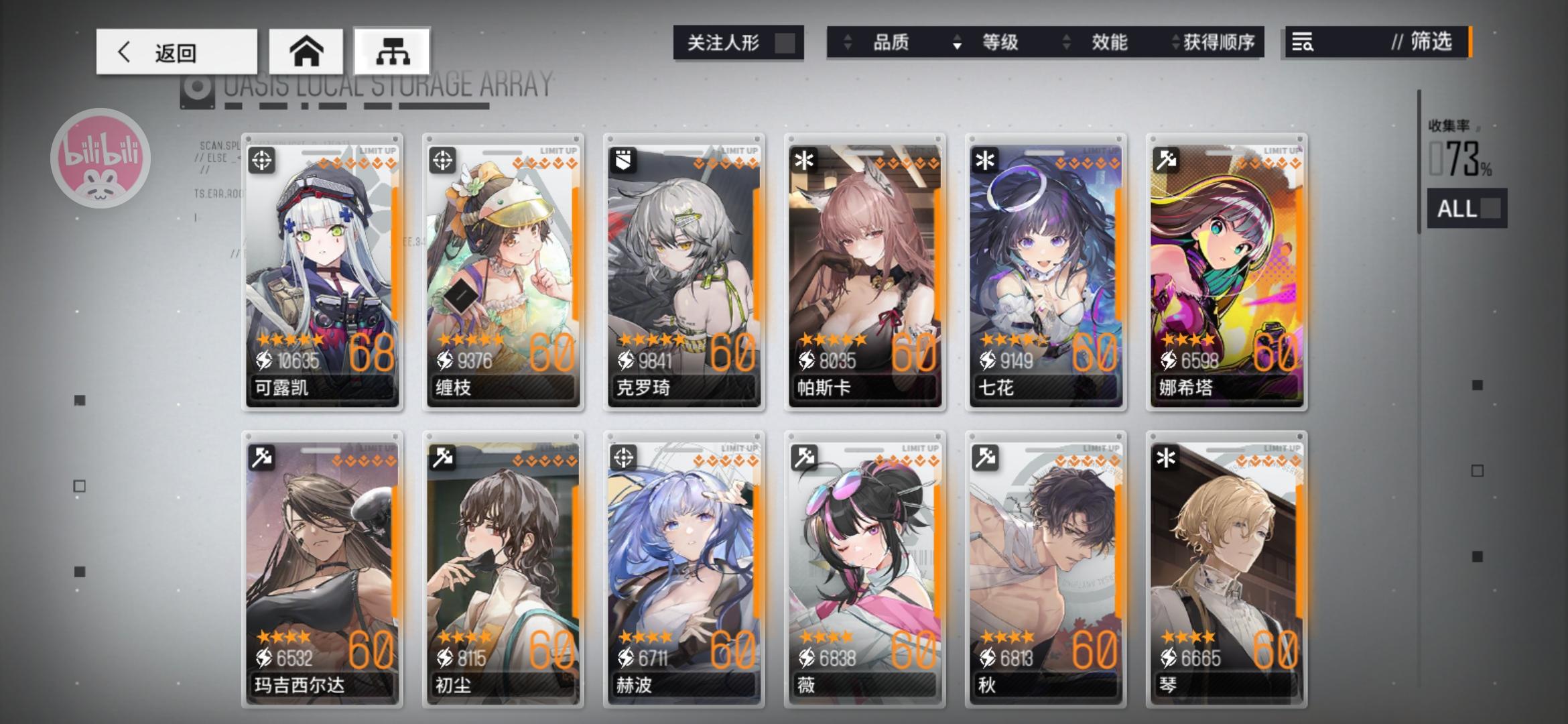Open the 品质 sorting dropdown

pos(891,42)
